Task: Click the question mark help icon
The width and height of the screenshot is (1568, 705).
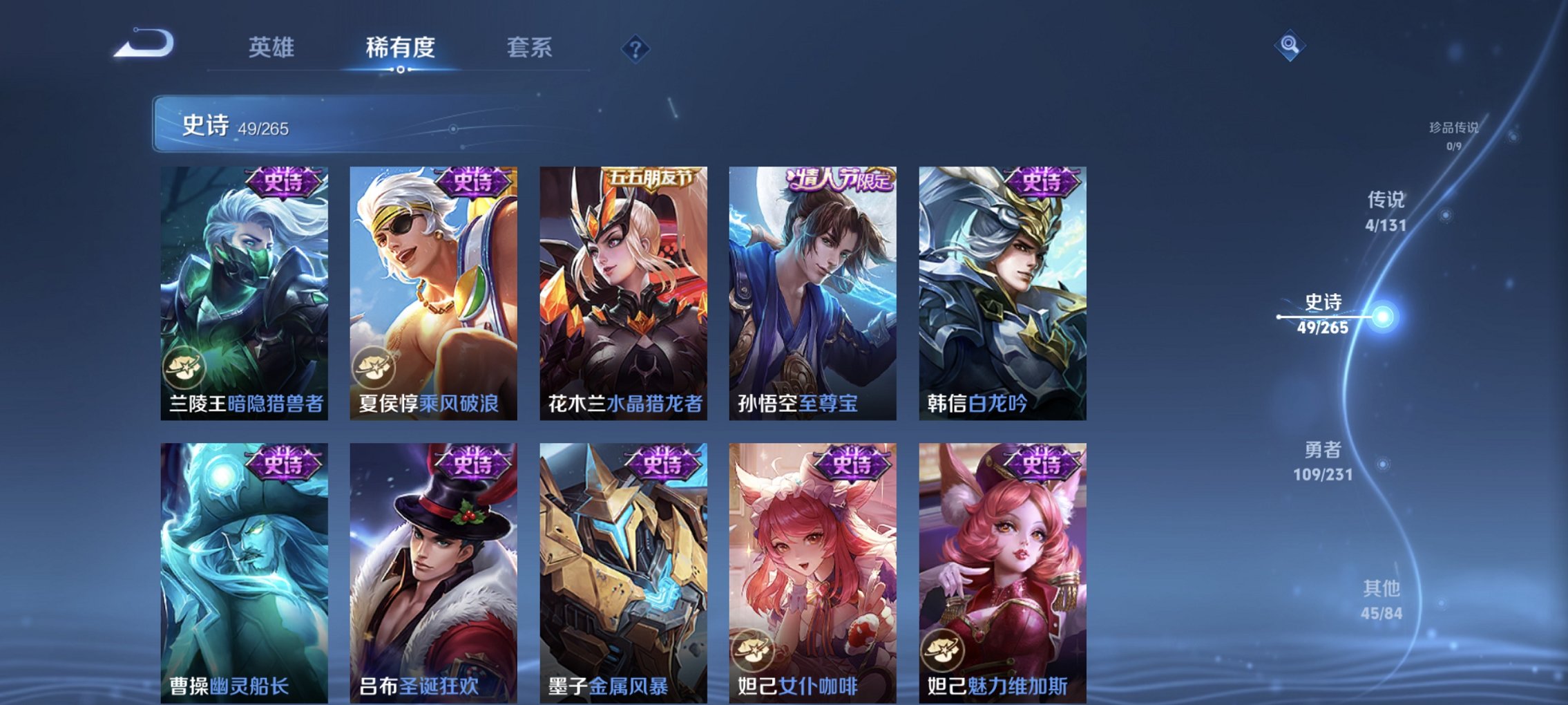Action: point(635,50)
